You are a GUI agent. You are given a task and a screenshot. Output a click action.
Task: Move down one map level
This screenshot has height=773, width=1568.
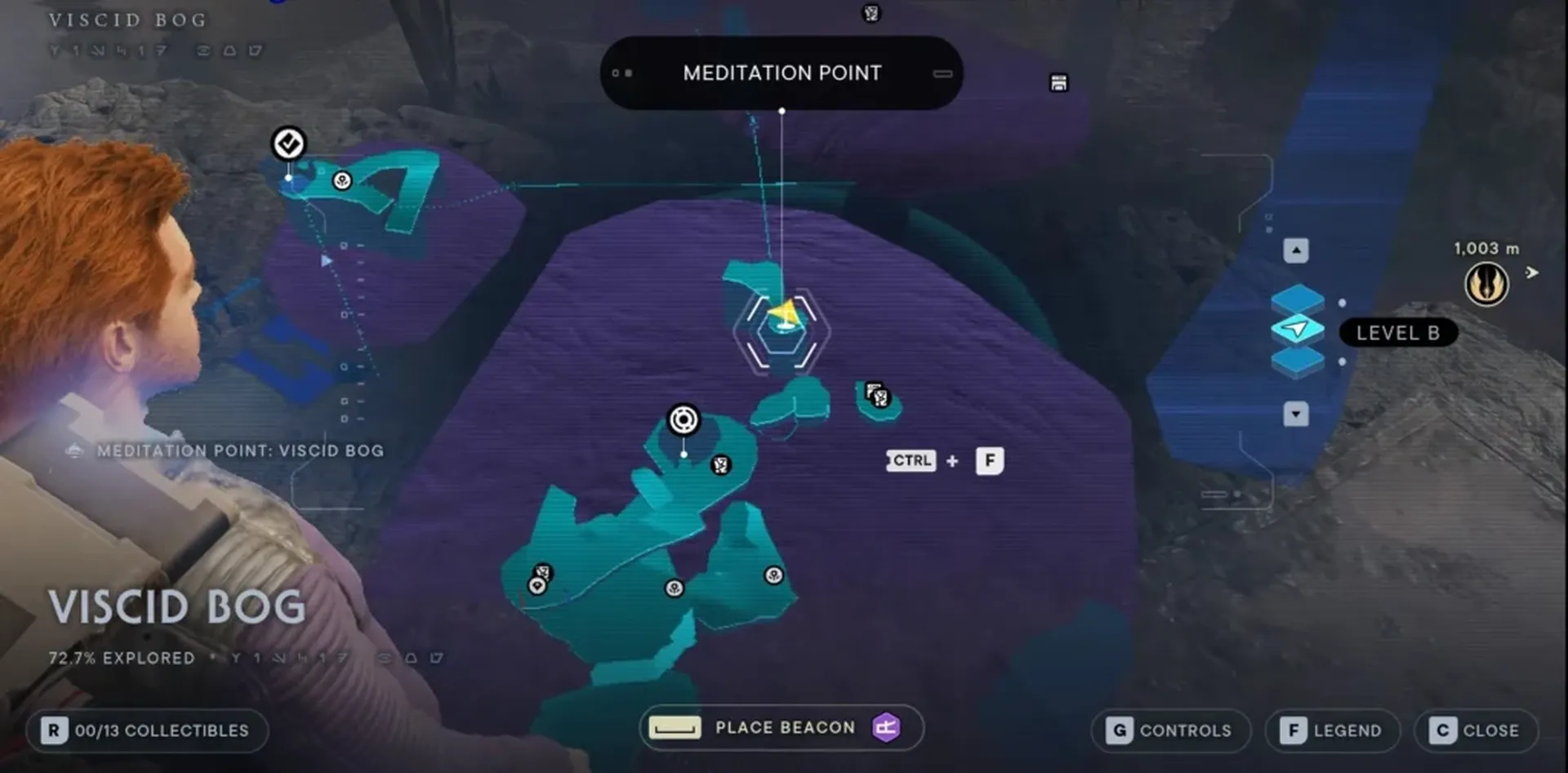pyautogui.click(x=1296, y=414)
